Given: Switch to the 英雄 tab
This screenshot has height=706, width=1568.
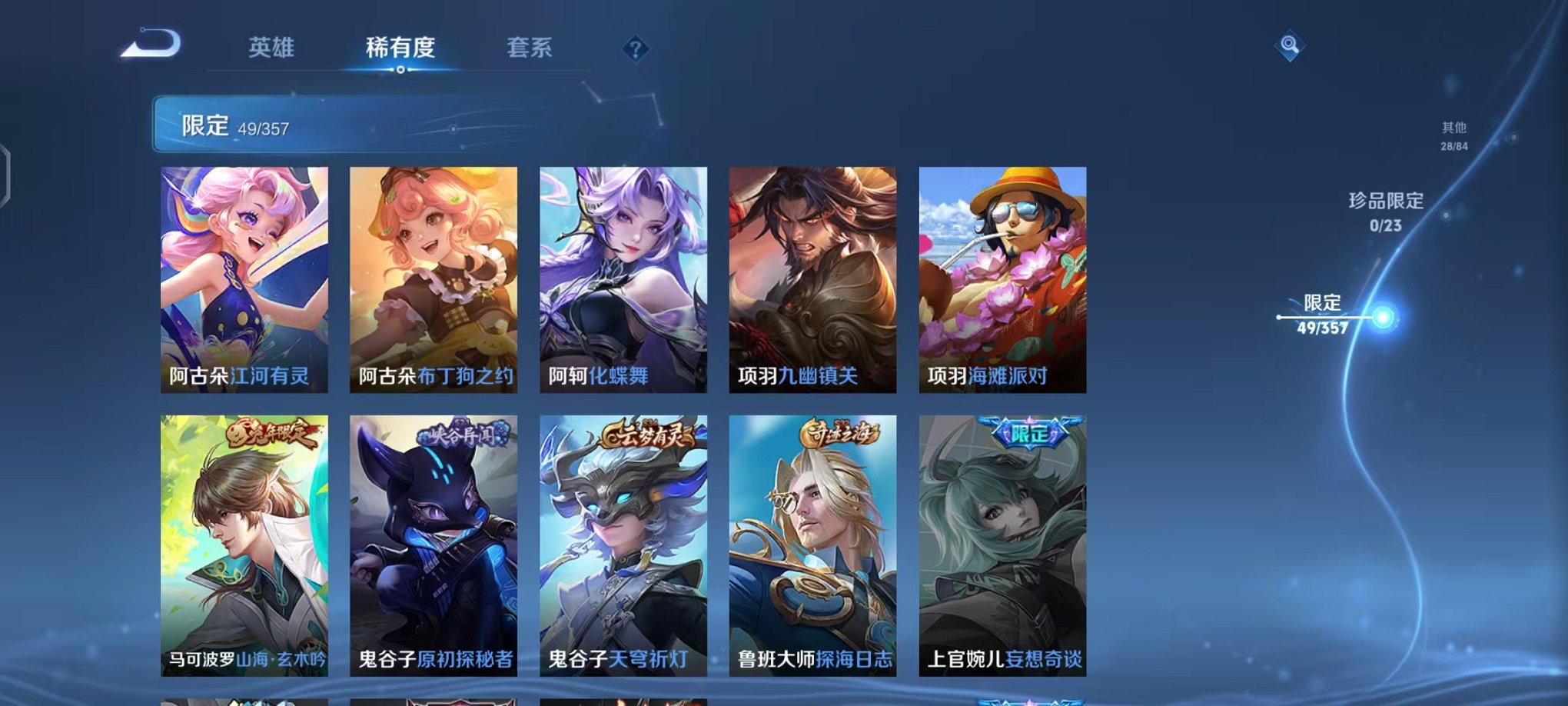Looking at the screenshot, I should click(x=271, y=48).
